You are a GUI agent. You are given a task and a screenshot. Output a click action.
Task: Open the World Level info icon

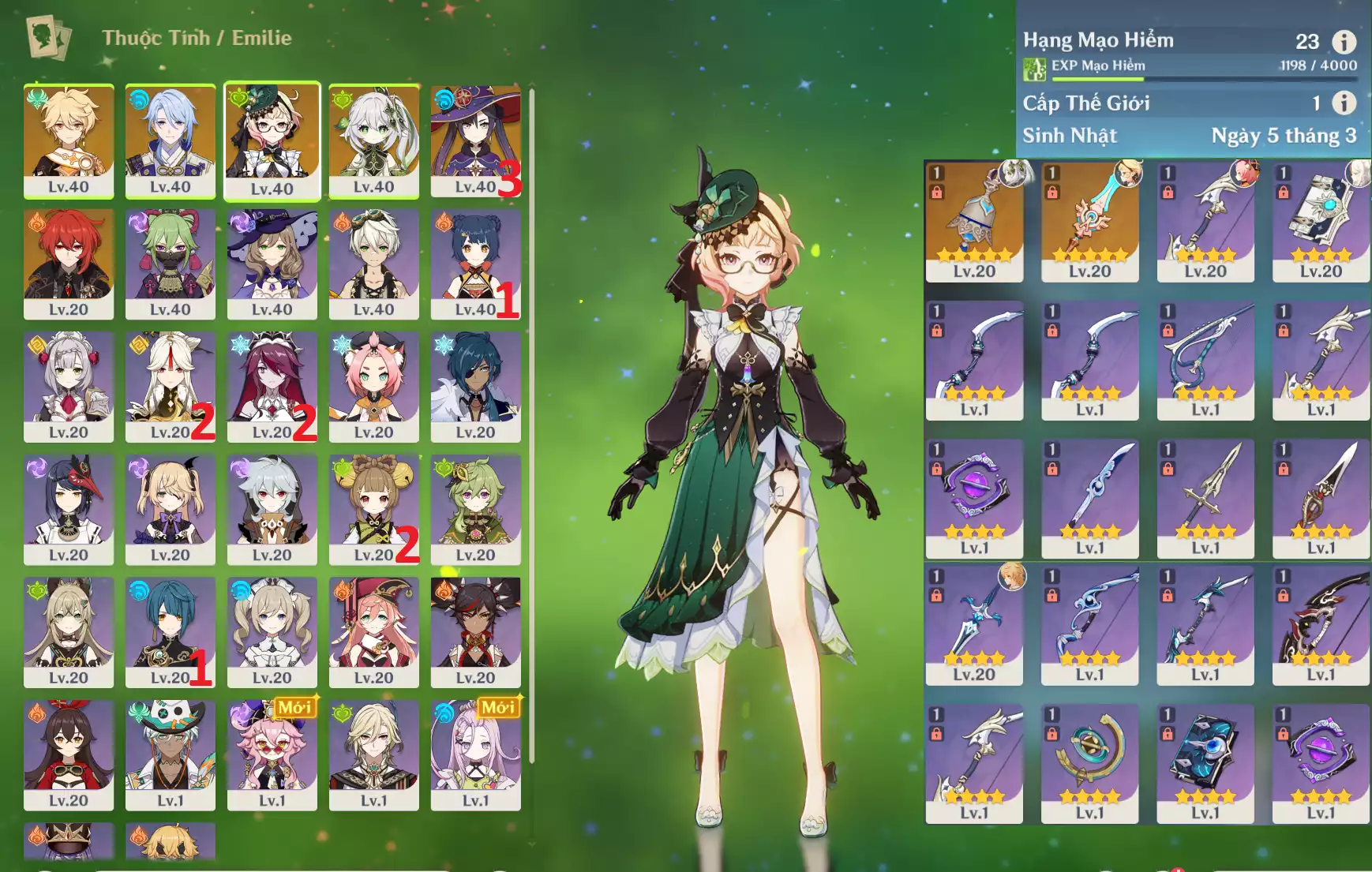point(1344,103)
